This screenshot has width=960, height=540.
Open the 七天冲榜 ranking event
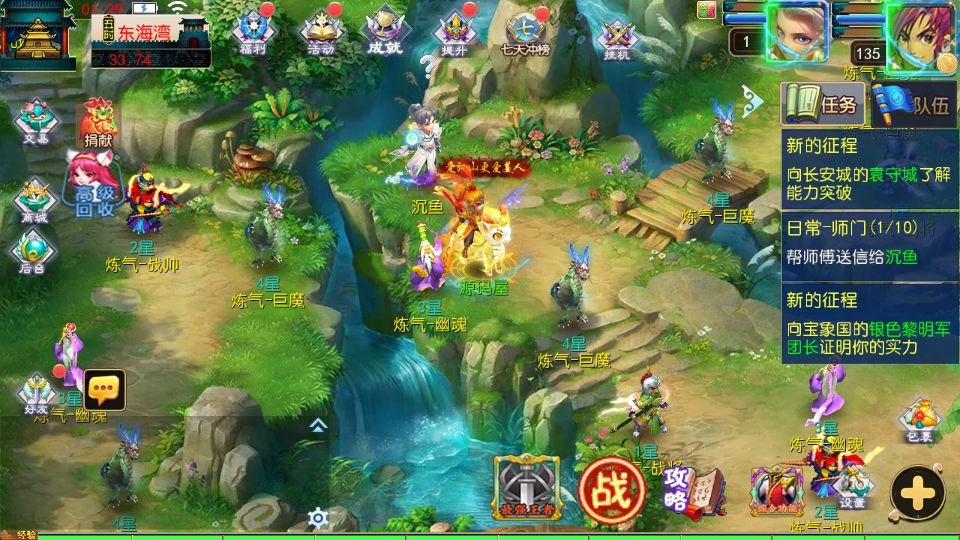pos(521,31)
